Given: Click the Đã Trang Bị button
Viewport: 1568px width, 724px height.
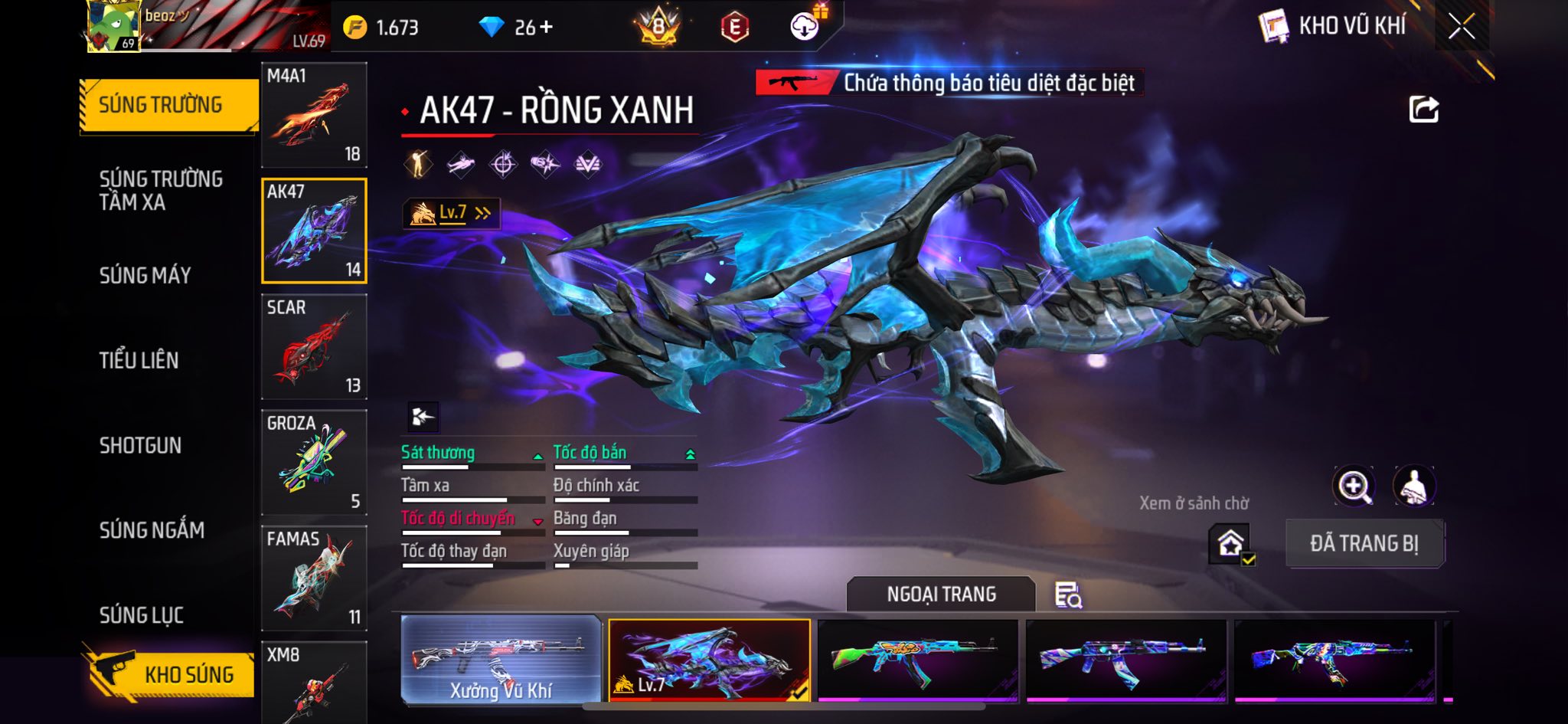Looking at the screenshot, I should coord(1364,543).
